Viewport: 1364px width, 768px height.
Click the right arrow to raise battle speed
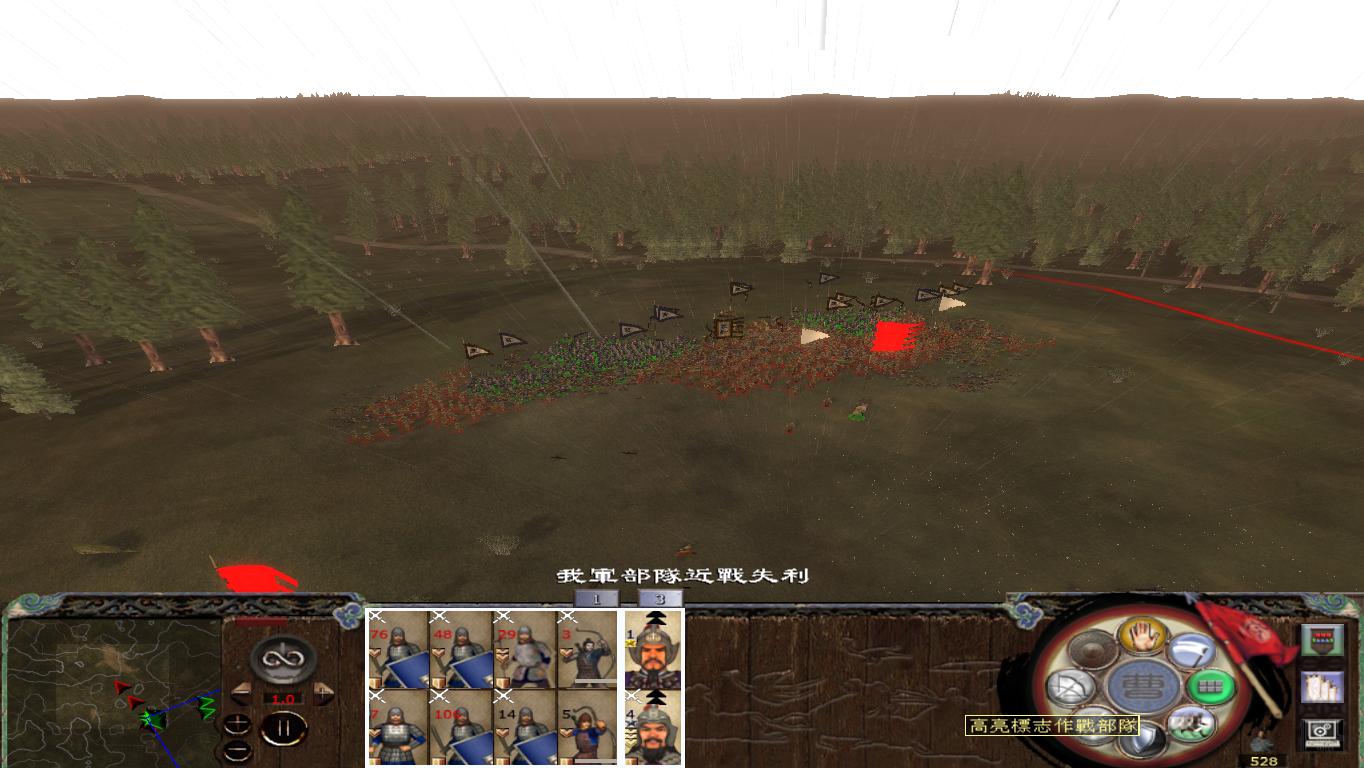[x=323, y=692]
